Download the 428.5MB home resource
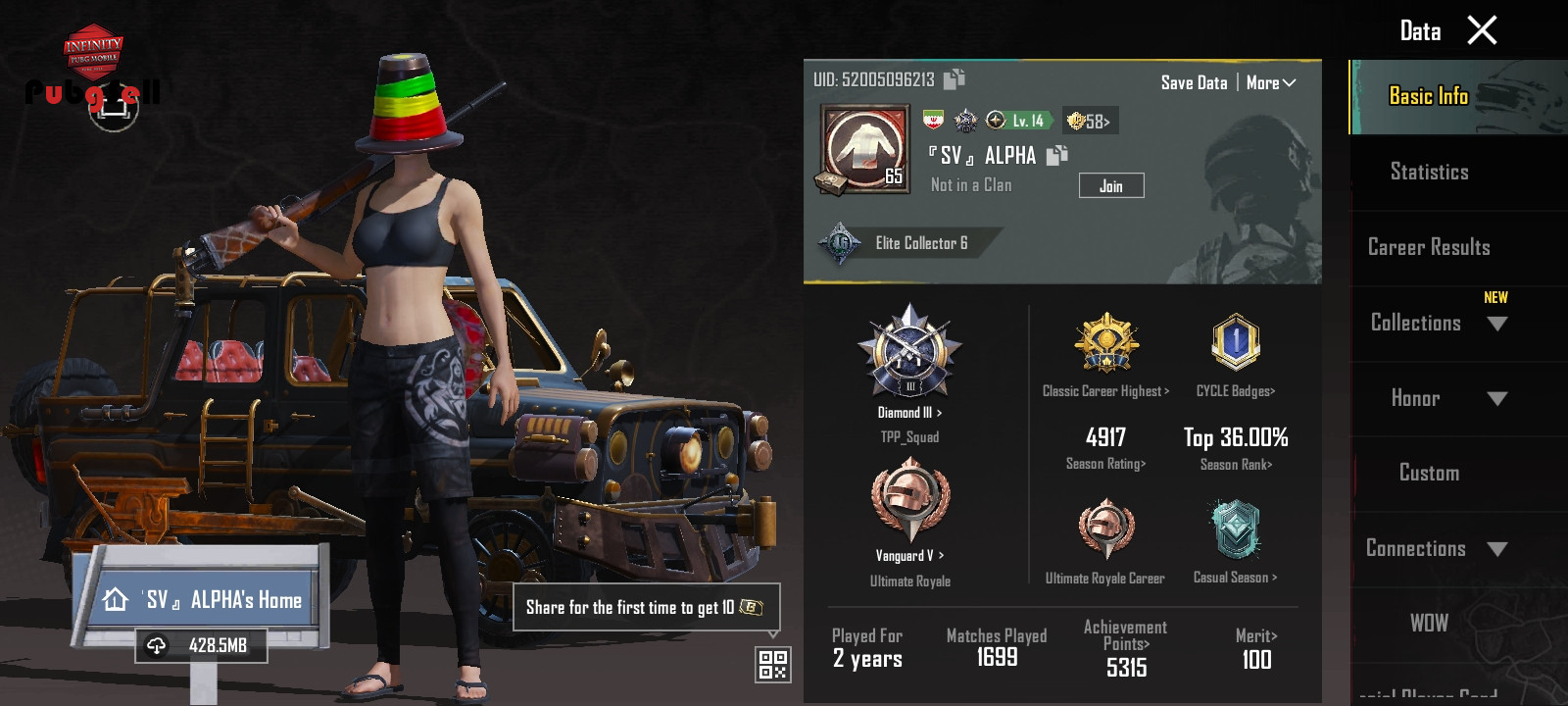Image resolution: width=1568 pixels, height=706 pixels. [x=201, y=645]
